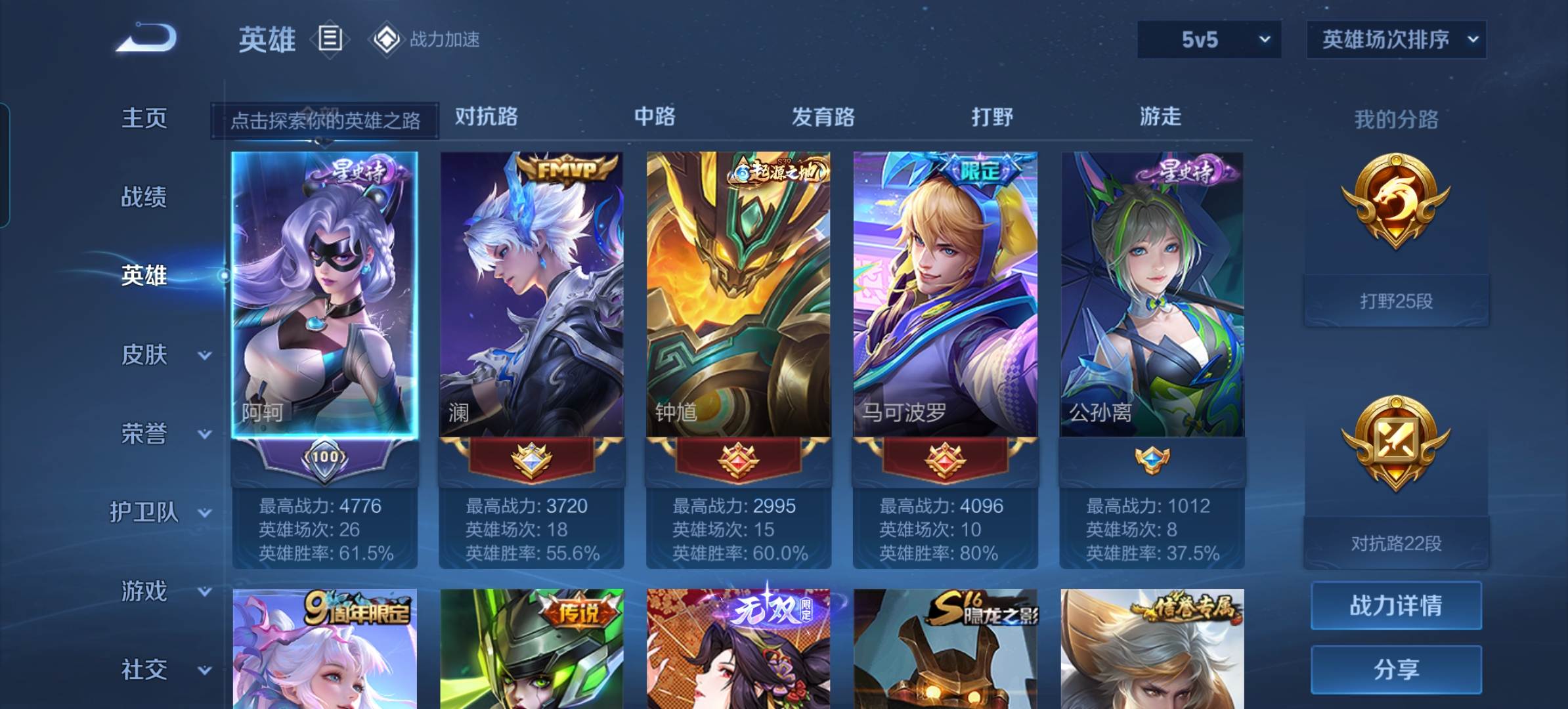Open the 战绩 match history page
Image resolution: width=1568 pixels, height=709 pixels.
[x=144, y=197]
